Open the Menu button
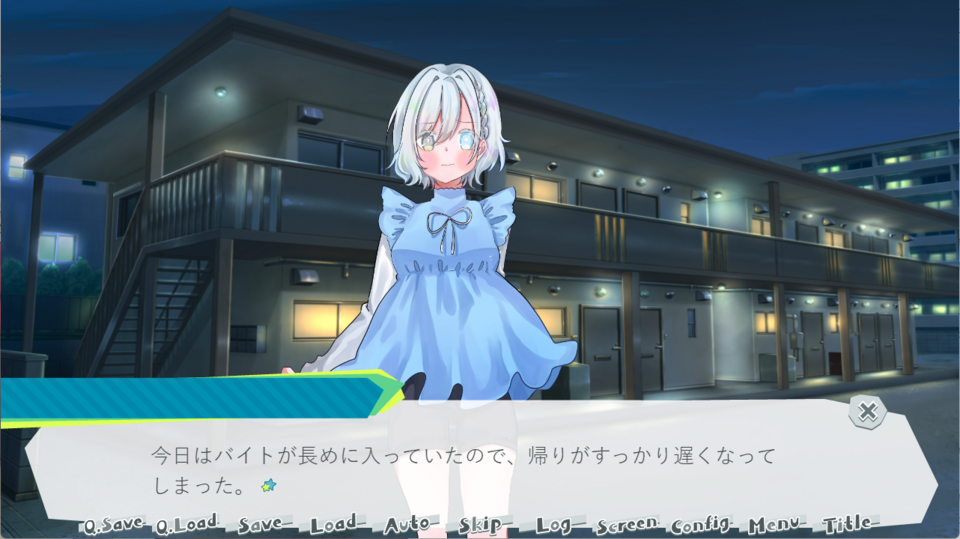The image size is (960, 539). 778,525
